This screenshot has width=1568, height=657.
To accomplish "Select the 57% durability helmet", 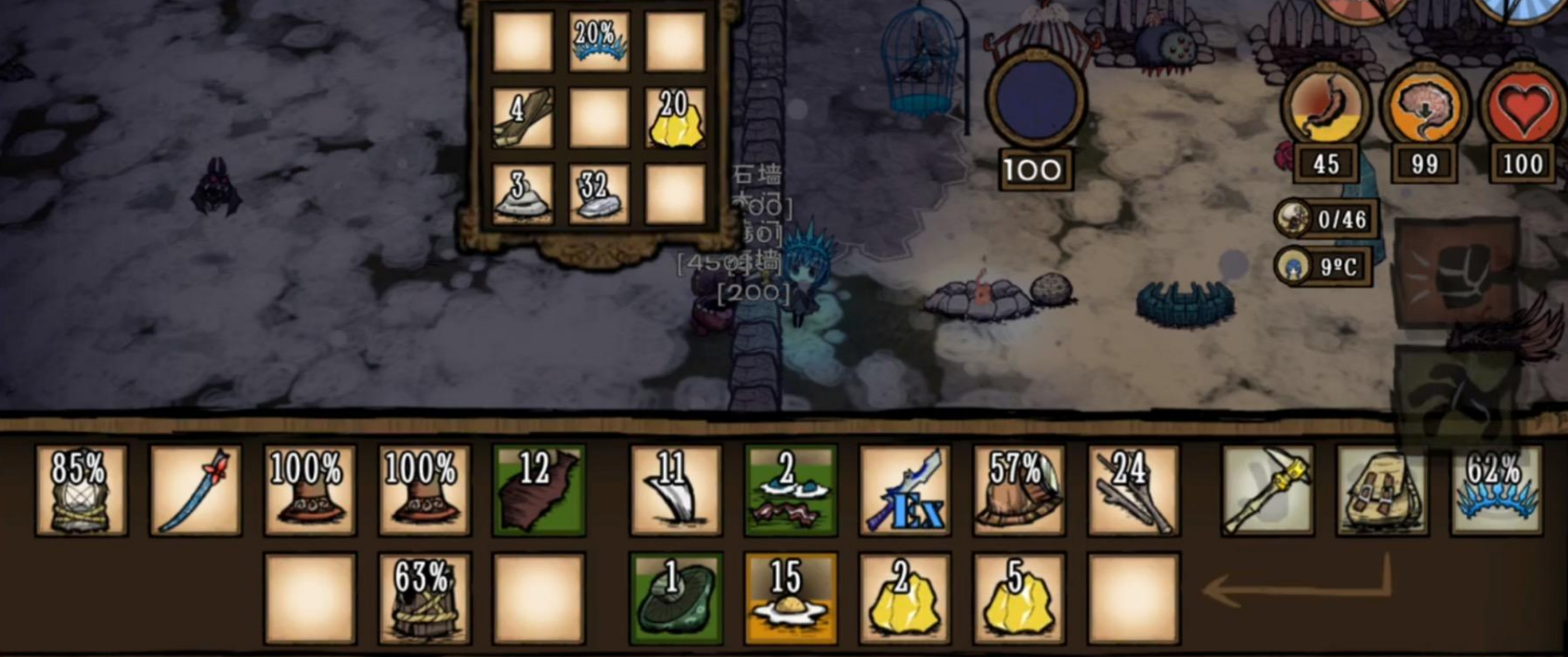I will (x=1019, y=490).
